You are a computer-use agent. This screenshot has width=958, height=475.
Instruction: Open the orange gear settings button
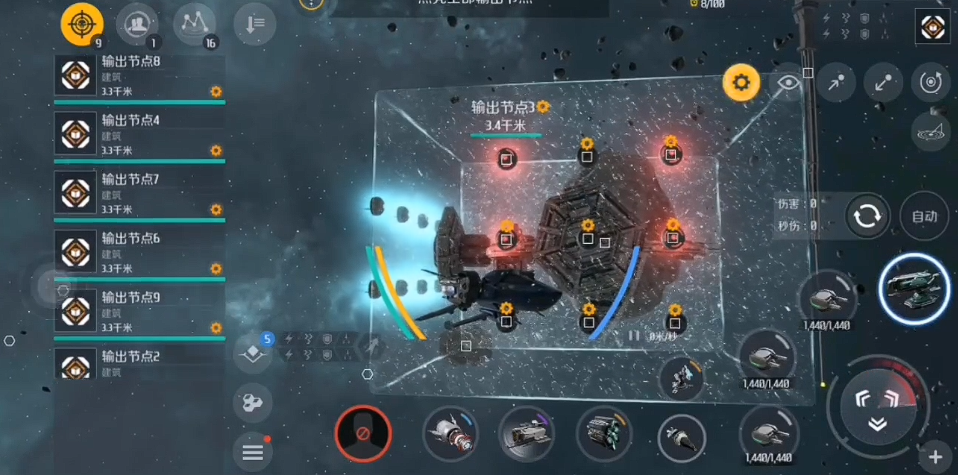coord(741,83)
